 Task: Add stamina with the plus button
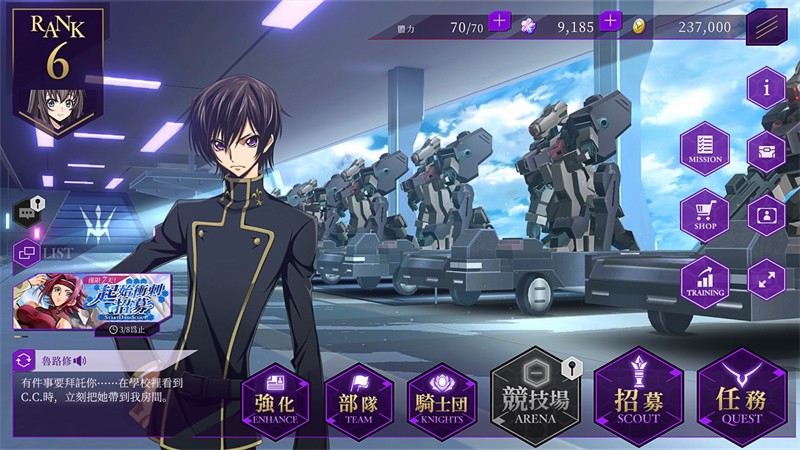click(x=500, y=22)
